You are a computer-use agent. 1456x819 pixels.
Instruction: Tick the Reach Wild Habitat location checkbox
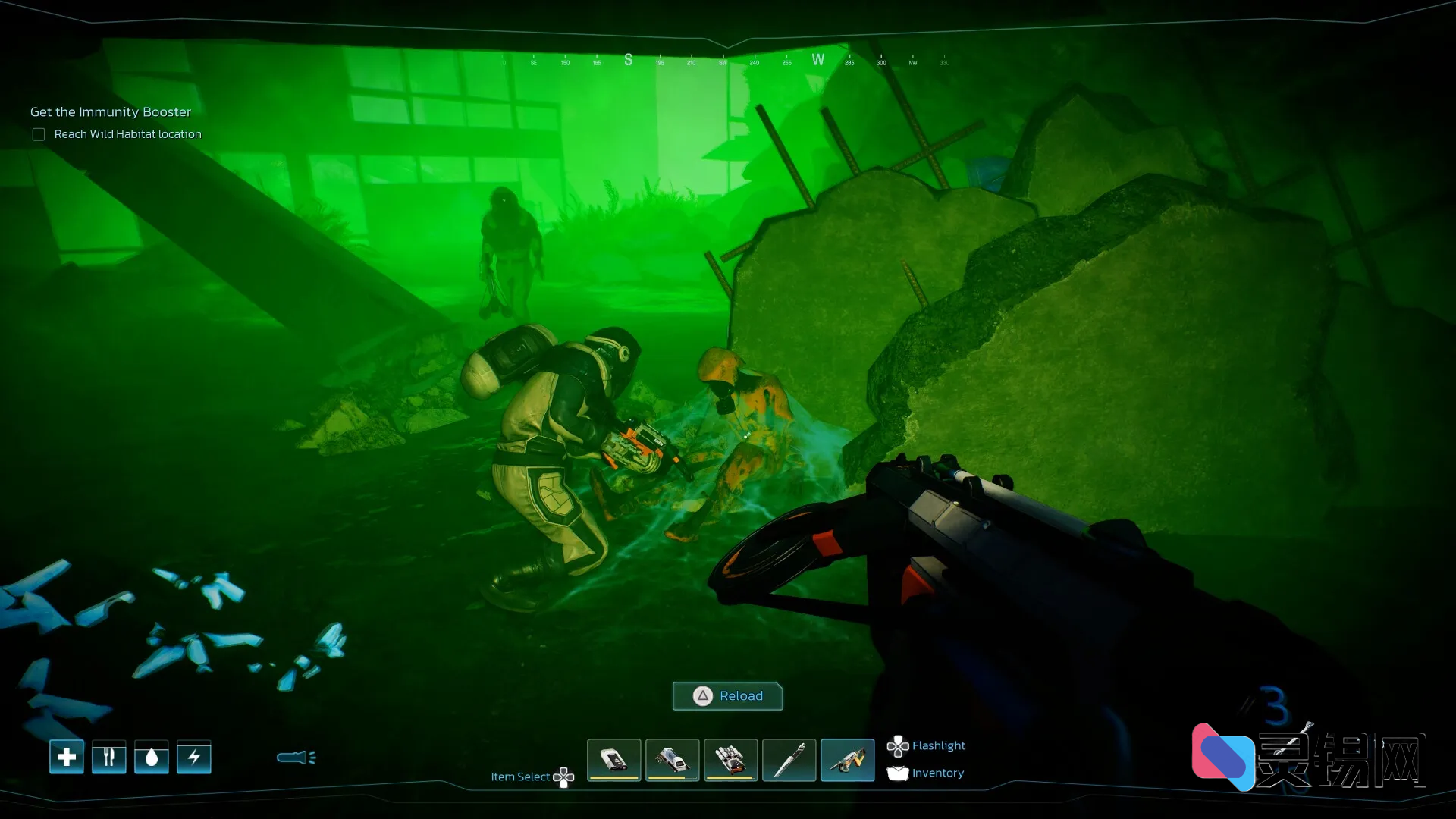pos(39,134)
